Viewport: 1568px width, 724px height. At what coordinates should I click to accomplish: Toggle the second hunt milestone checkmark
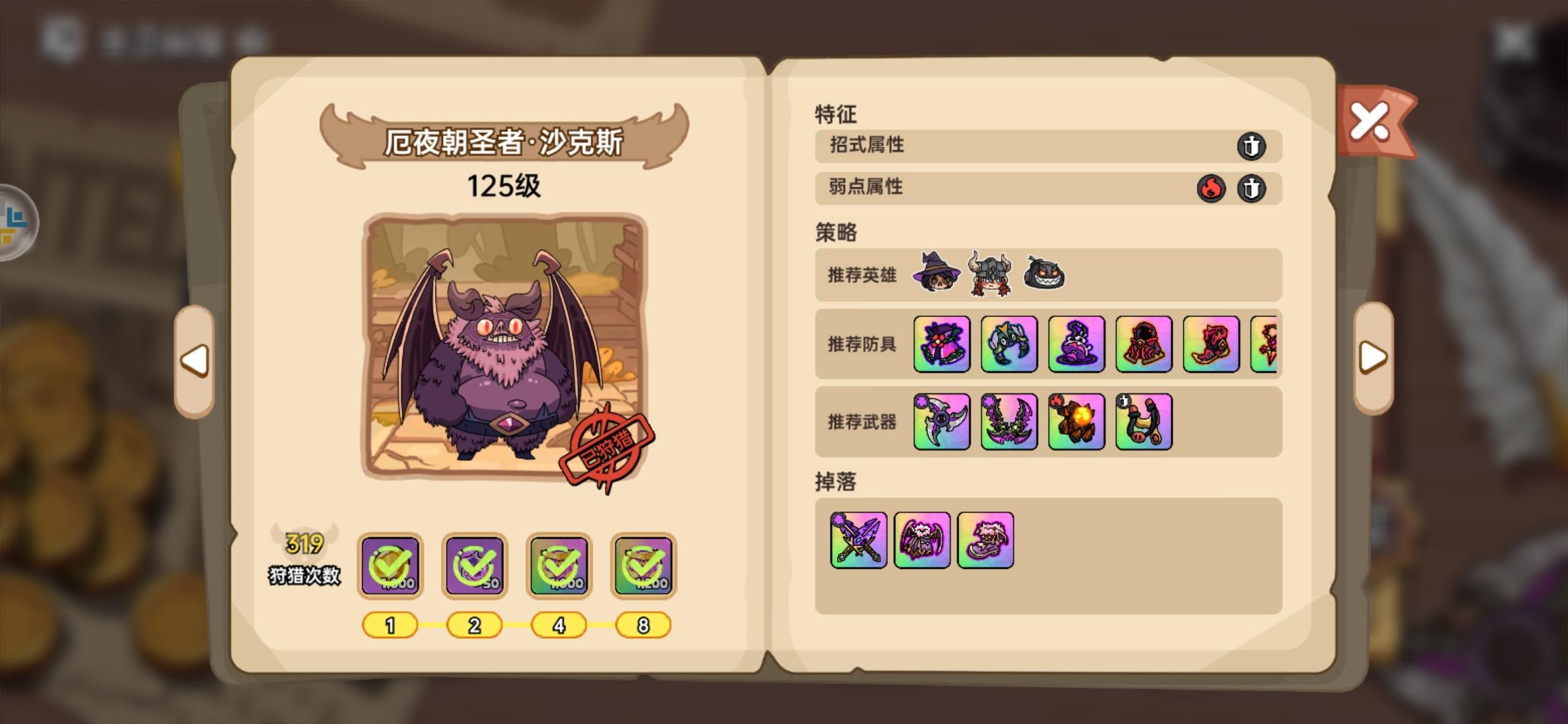[x=474, y=565]
